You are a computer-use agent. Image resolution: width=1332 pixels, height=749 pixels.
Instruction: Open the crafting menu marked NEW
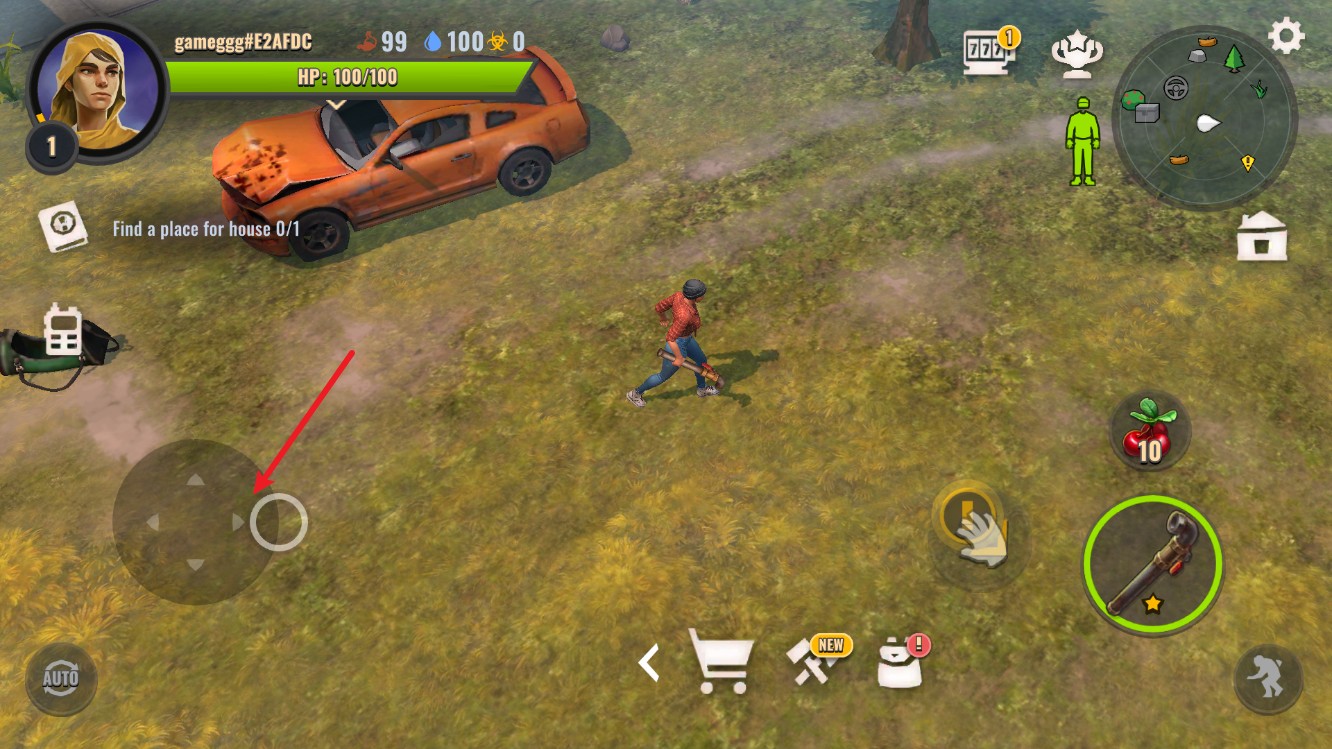pos(816,660)
